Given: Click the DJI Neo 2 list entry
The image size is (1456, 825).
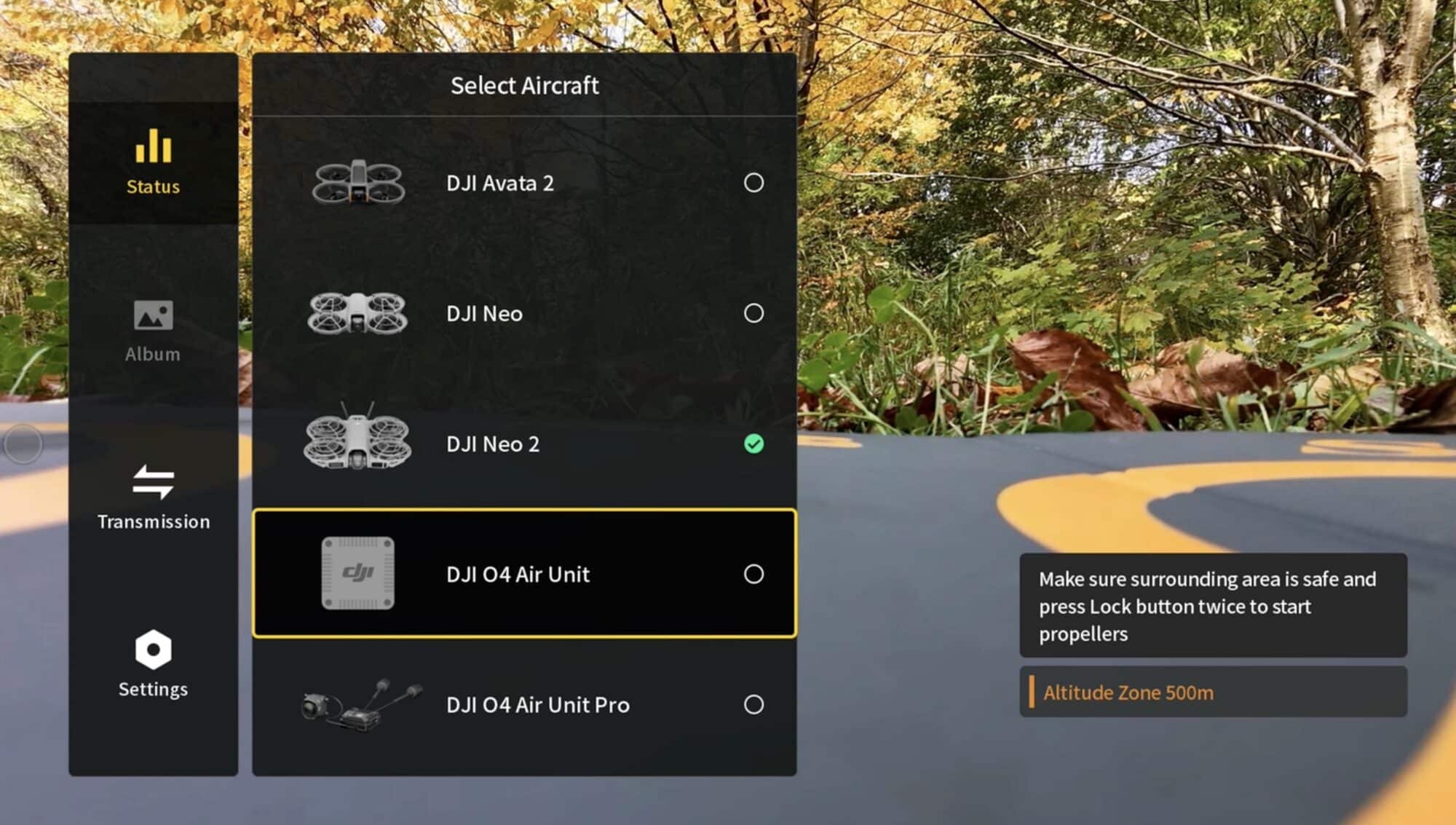Looking at the screenshot, I should pos(524,443).
